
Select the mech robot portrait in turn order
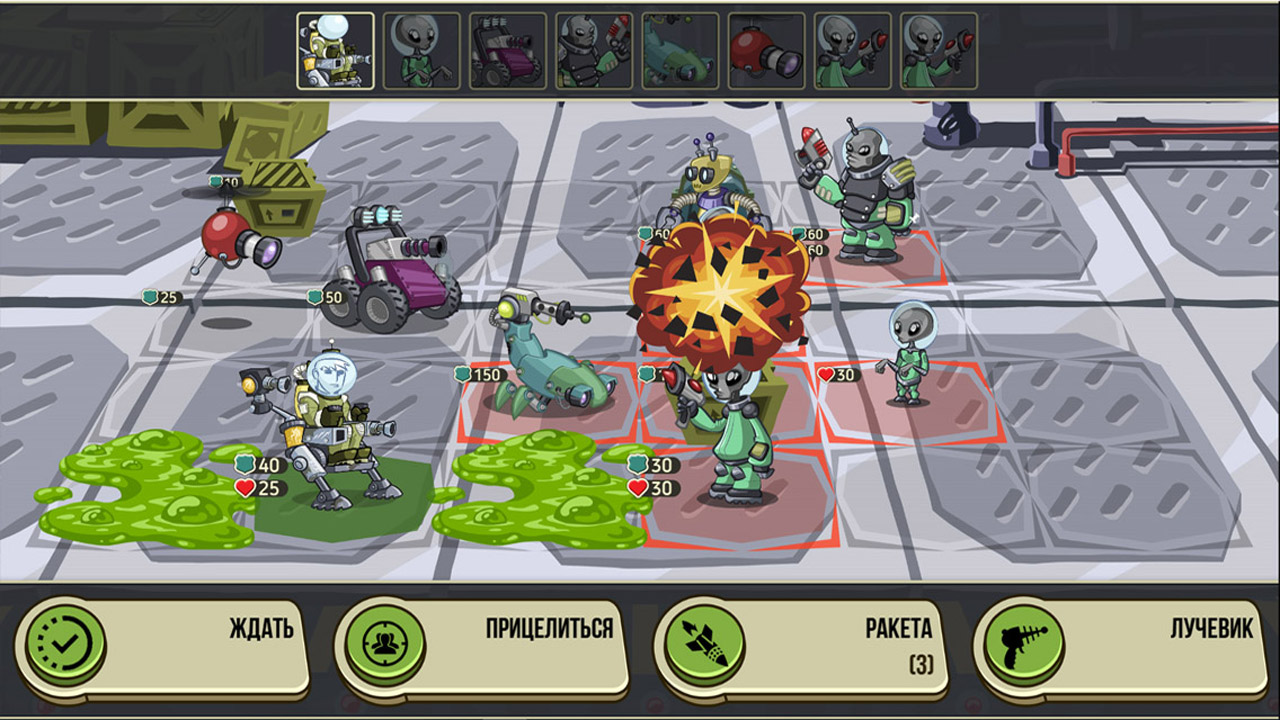click(336, 51)
